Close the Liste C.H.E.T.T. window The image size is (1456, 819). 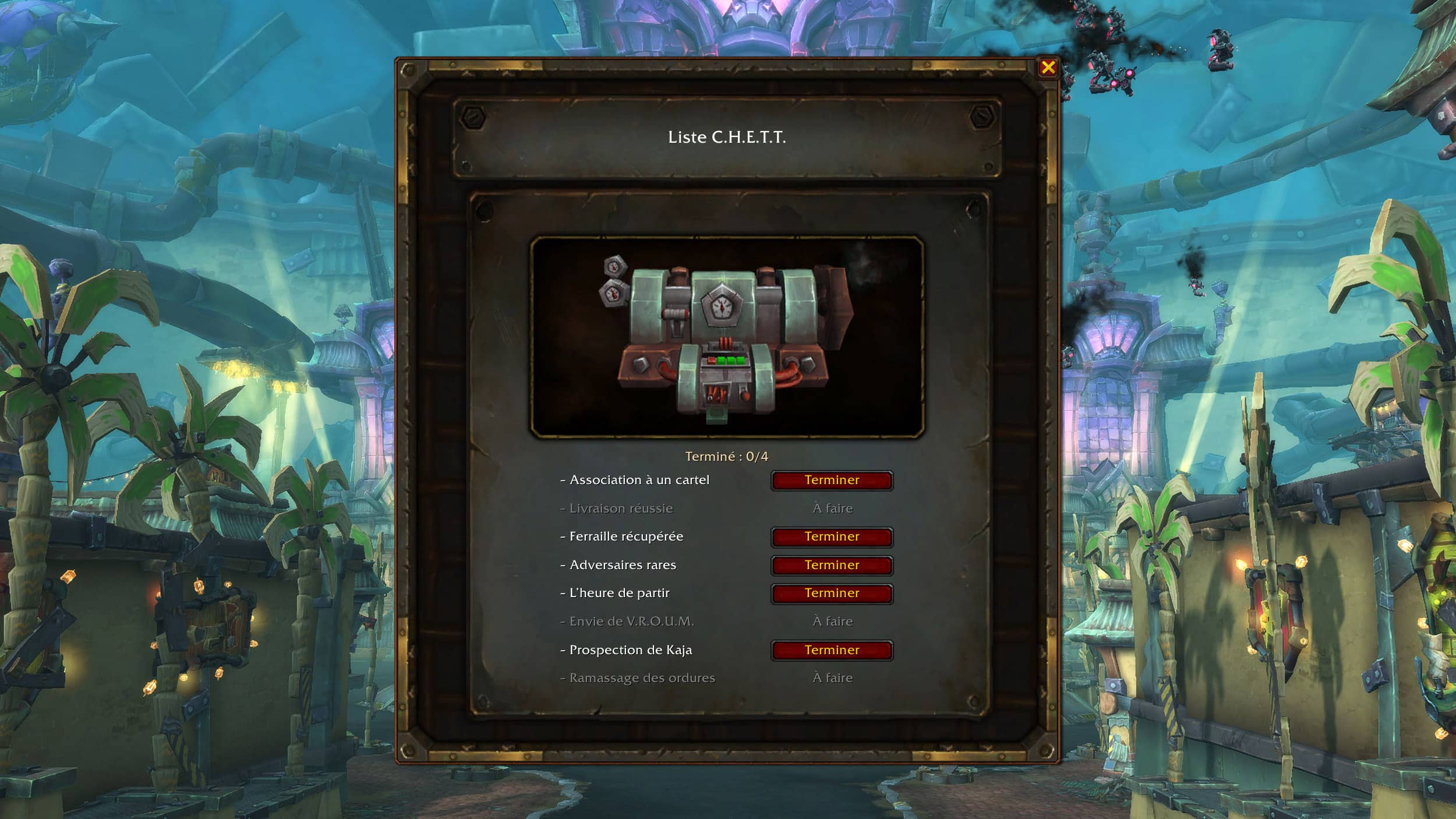pos(1048,68)
